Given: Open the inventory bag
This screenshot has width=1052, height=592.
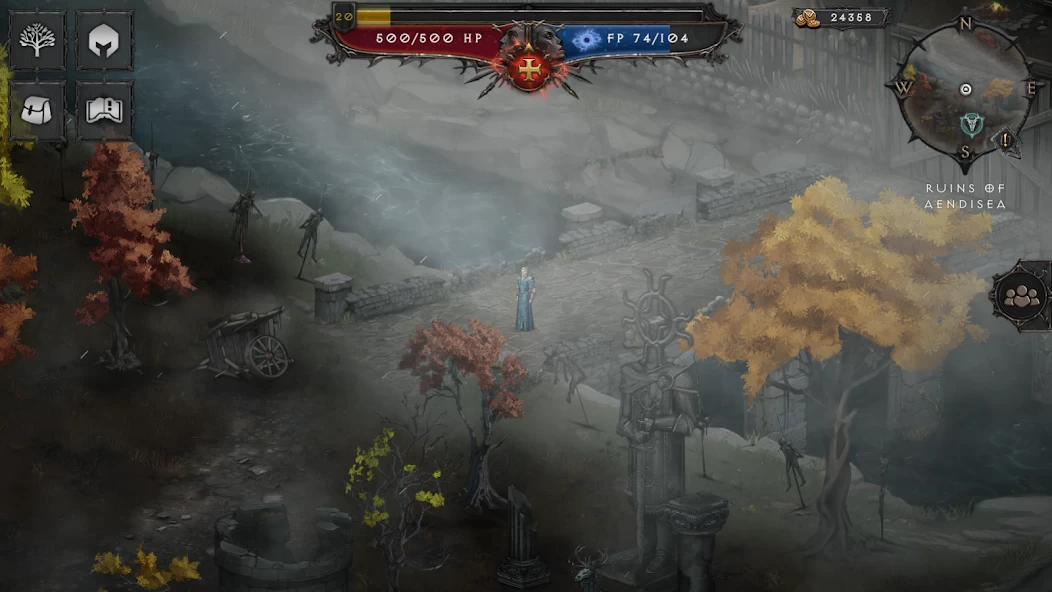Looking at the screenshot, I should (x=37, y=110).
